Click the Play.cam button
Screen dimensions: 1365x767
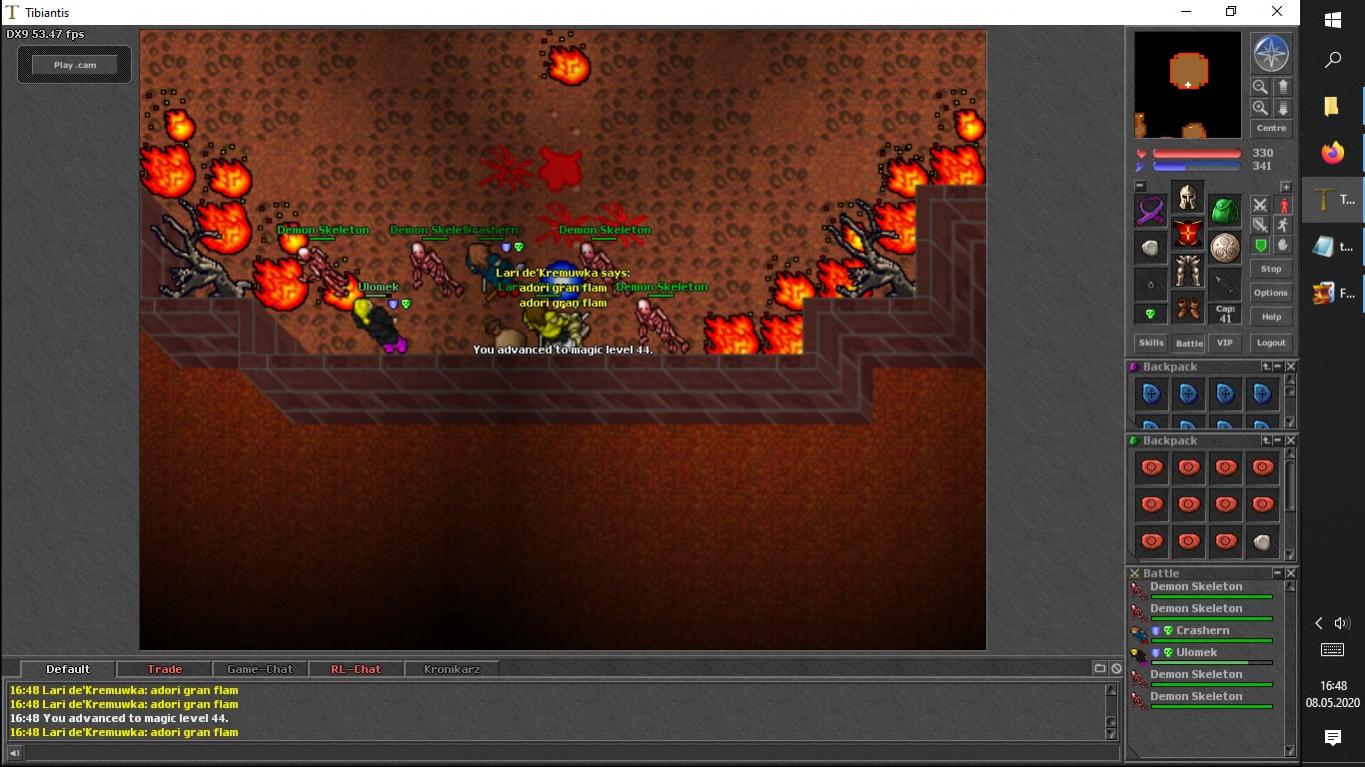tap(75, 65)
